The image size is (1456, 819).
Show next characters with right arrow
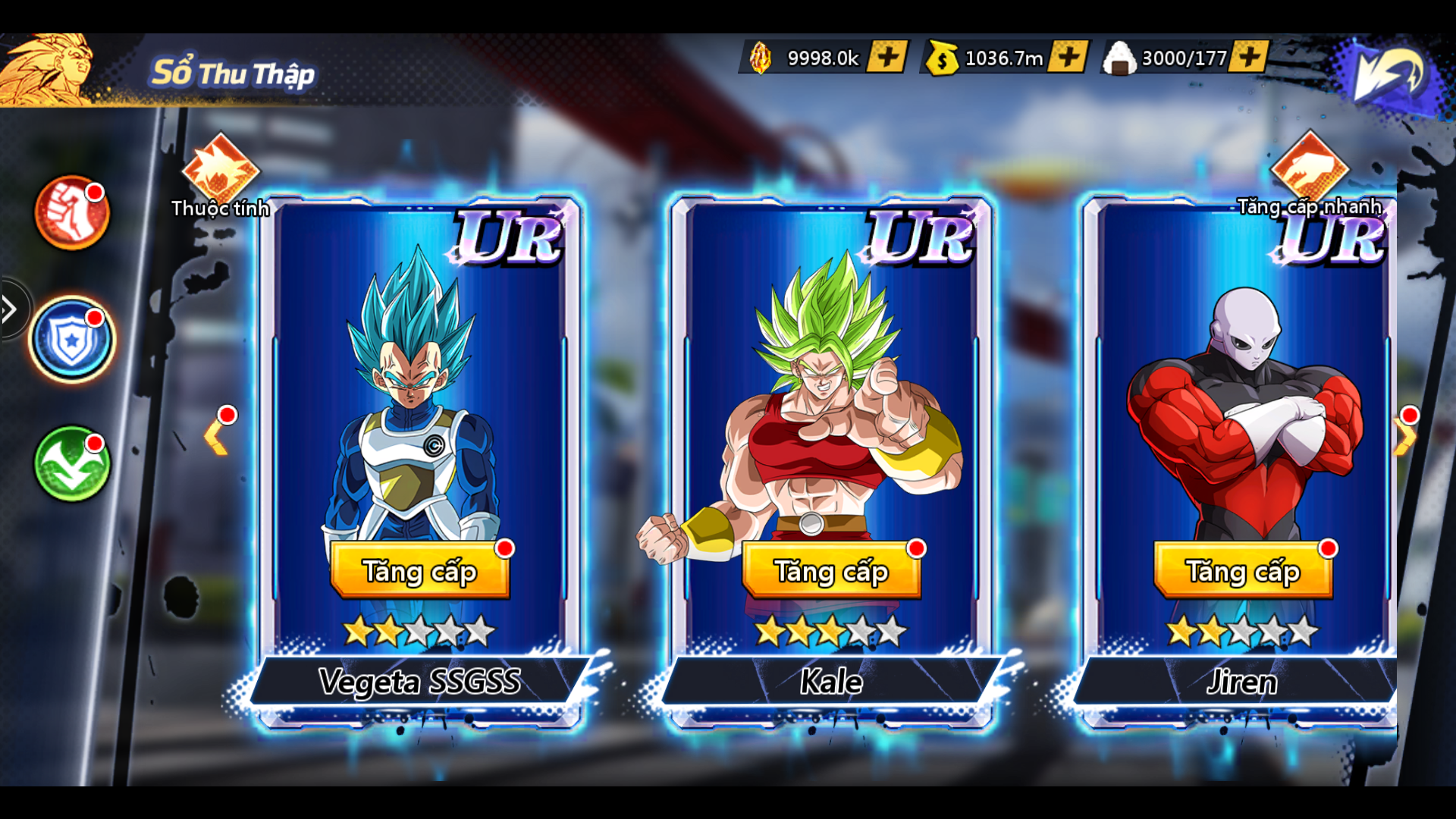click(x=1404, y=438)
